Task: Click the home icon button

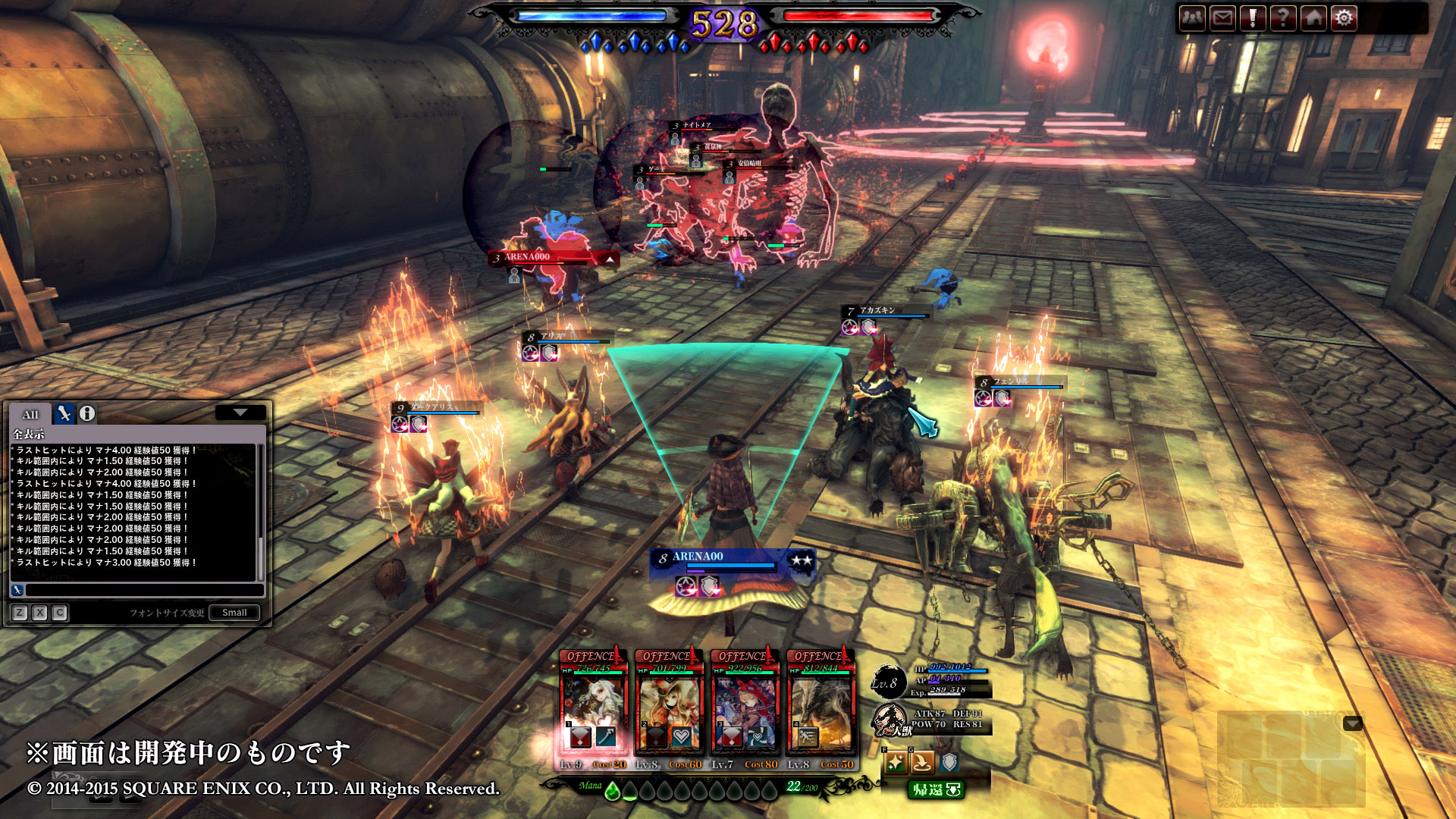Action: pos(1313,18)
